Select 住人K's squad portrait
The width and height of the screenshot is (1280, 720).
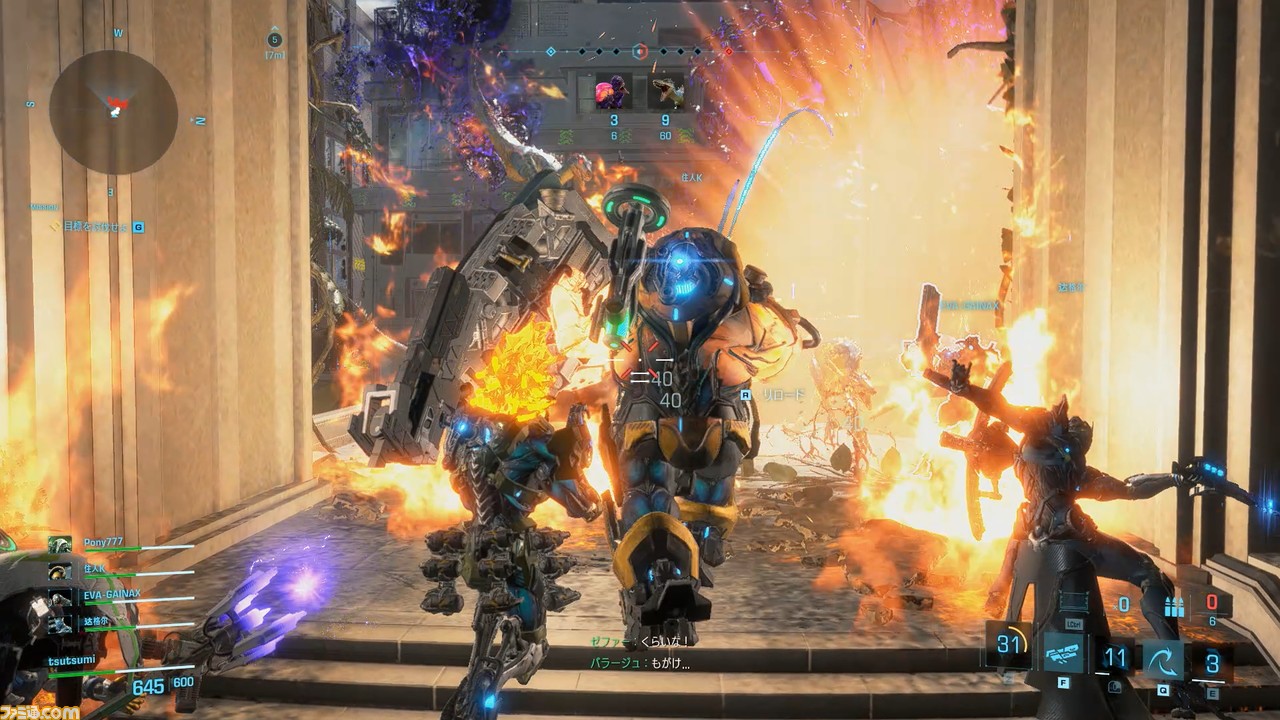pyautogui.click(x=60, y=571)
